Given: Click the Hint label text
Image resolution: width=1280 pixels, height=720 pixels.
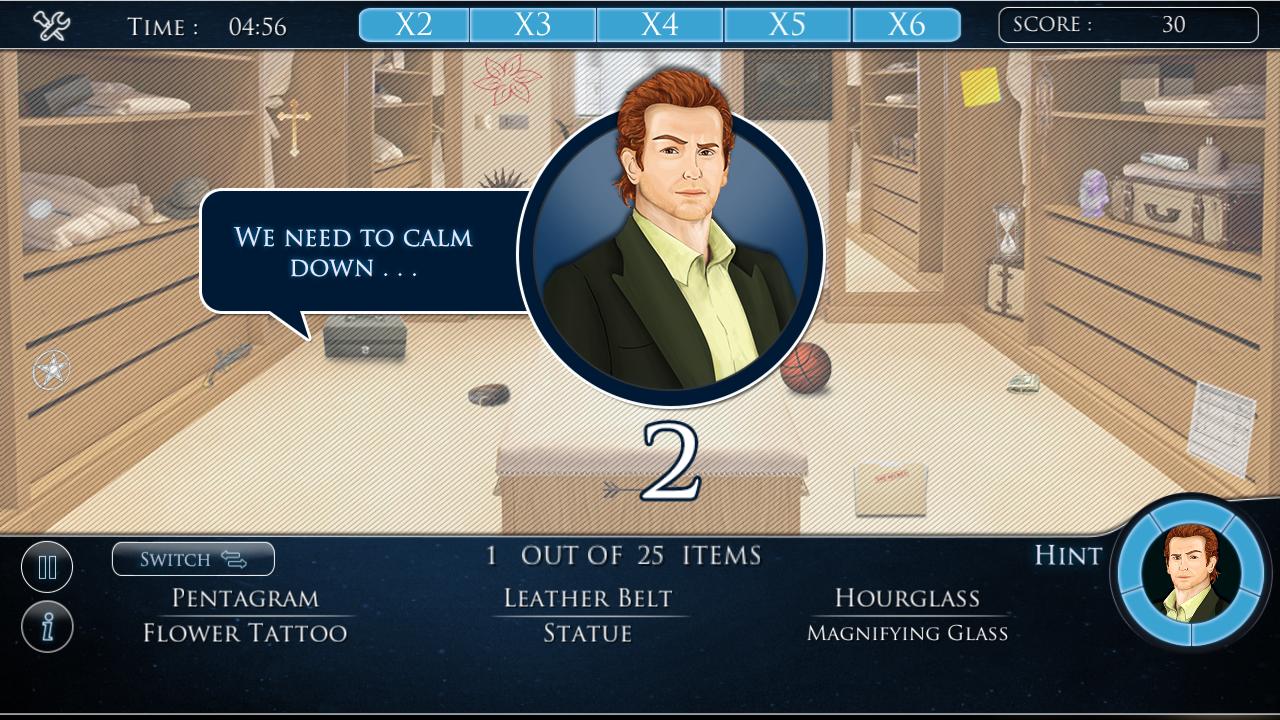Looking at the screenshot, I should (1067, 557).
